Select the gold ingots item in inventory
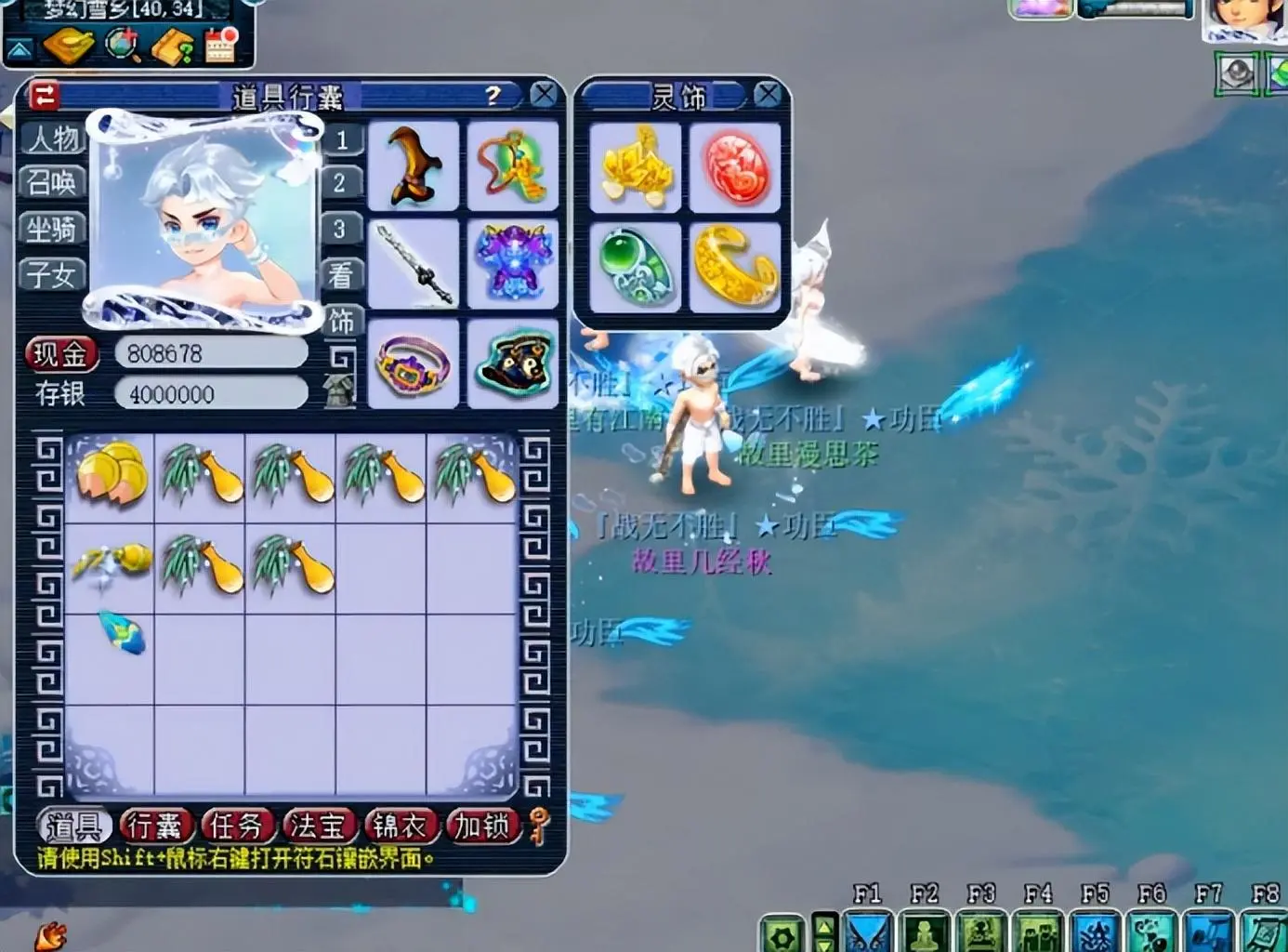Screen dimensions: 1288x952 tap(112, 474)
